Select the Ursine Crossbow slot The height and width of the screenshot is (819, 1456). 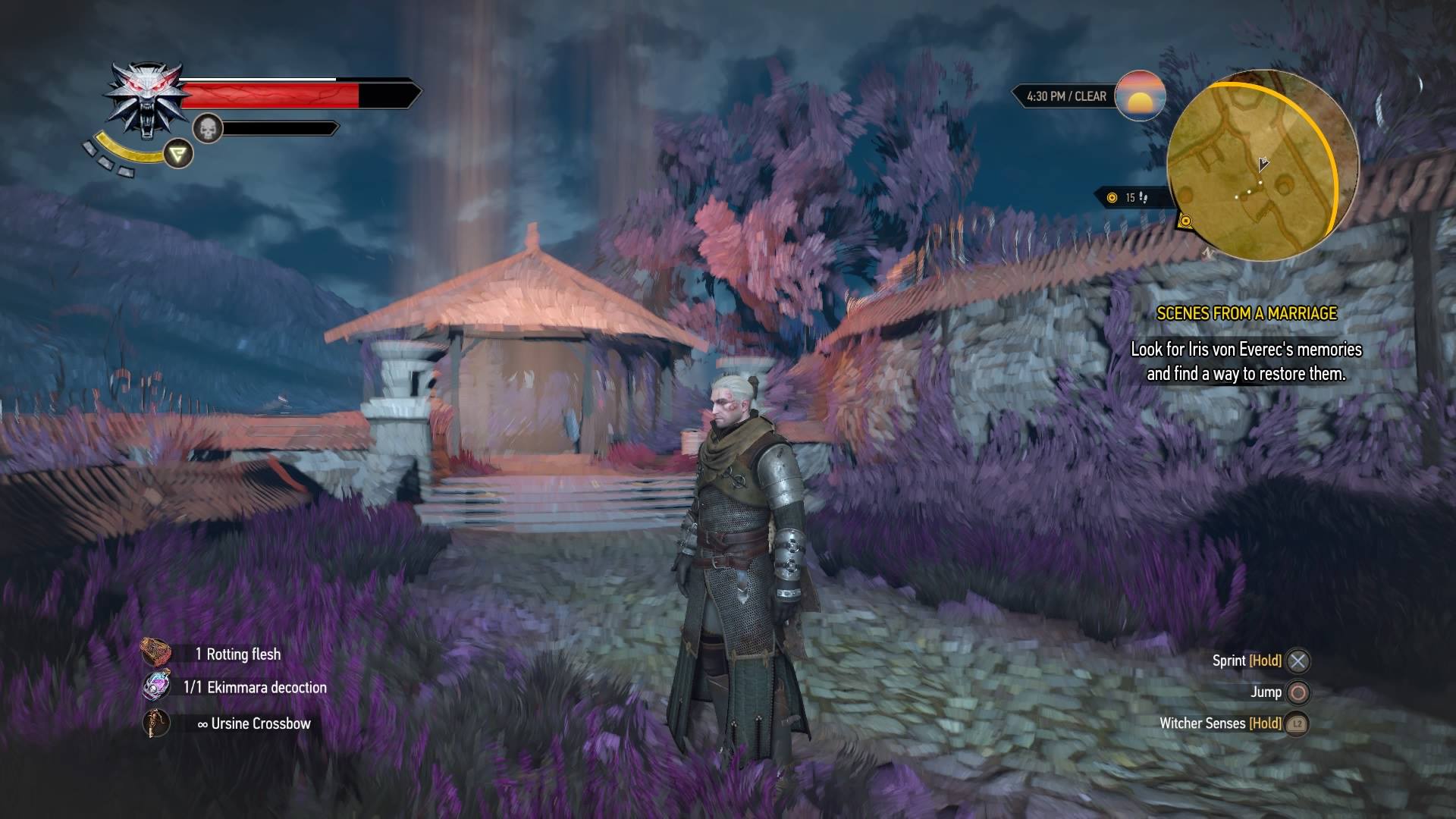click(156, 723)
